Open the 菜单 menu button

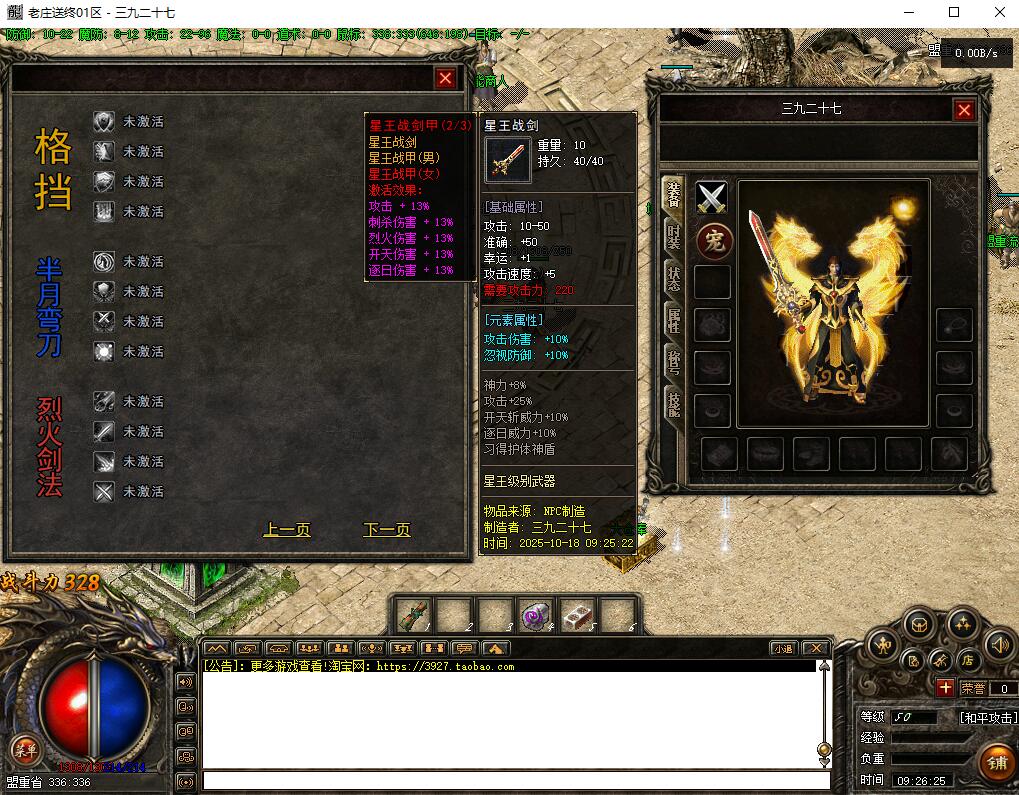click(24, 749)
